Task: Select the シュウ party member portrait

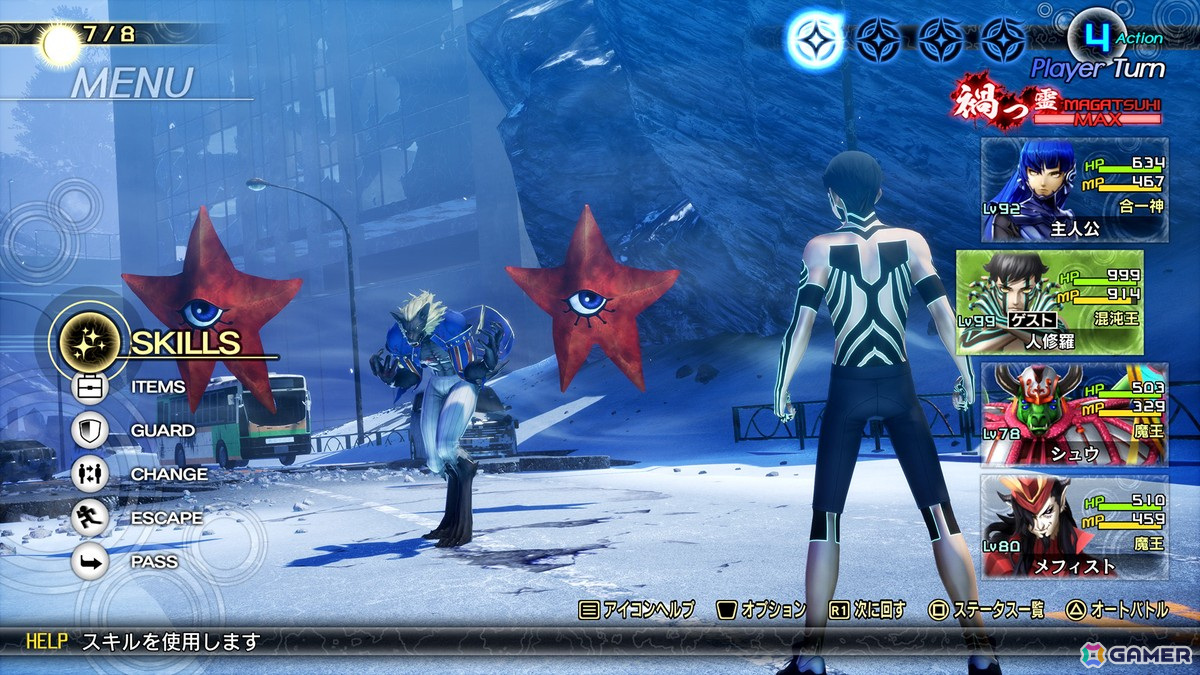Action: (1074, 414)
